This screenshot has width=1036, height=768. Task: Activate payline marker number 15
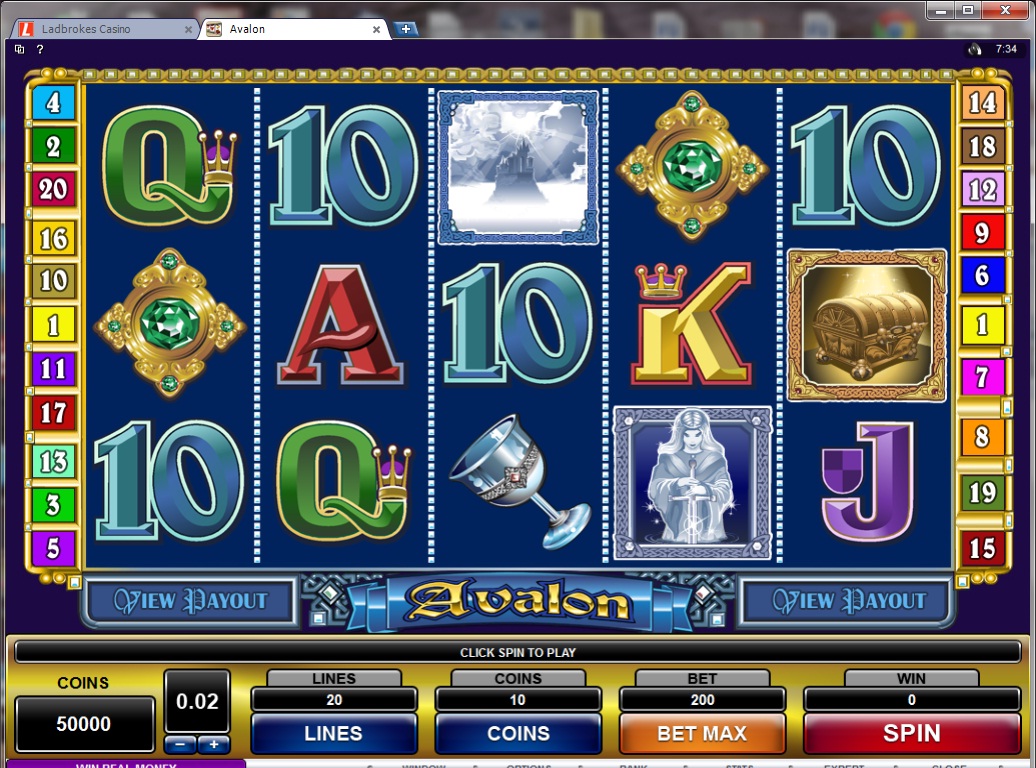pos(982,548)
